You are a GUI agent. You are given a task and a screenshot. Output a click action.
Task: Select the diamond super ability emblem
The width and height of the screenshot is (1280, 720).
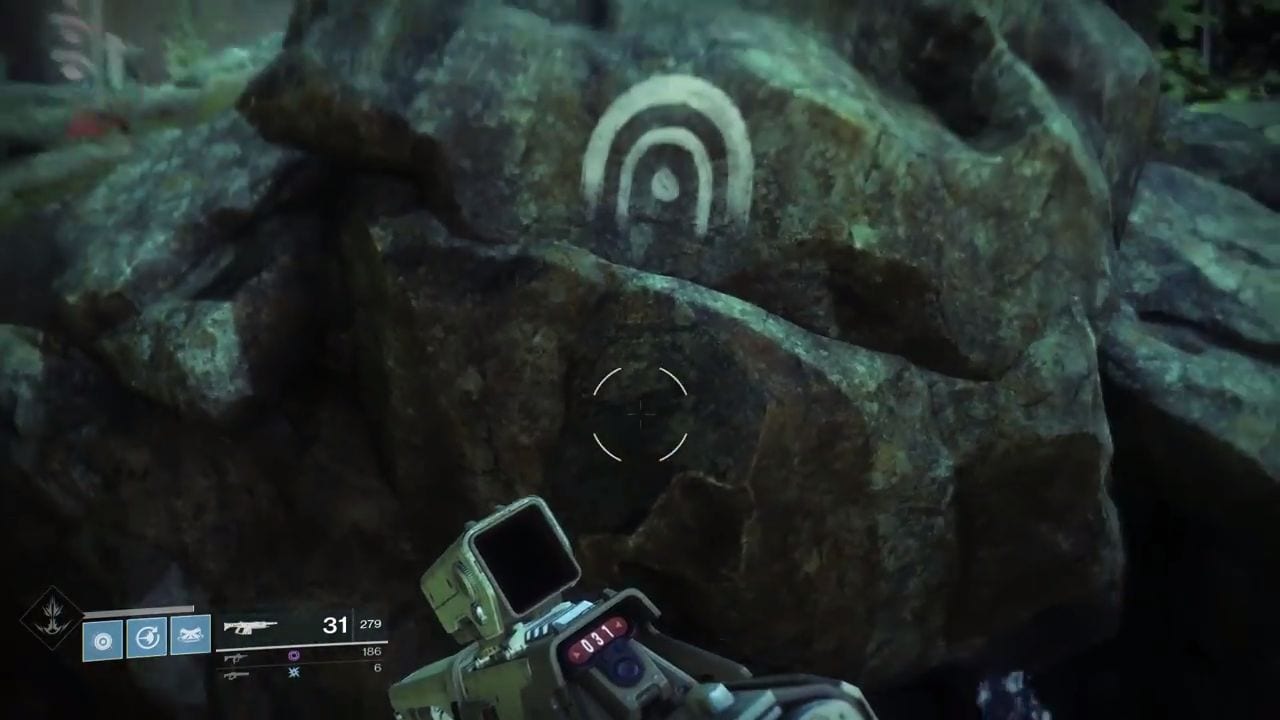pyautogui.click(x=51, y=617)
